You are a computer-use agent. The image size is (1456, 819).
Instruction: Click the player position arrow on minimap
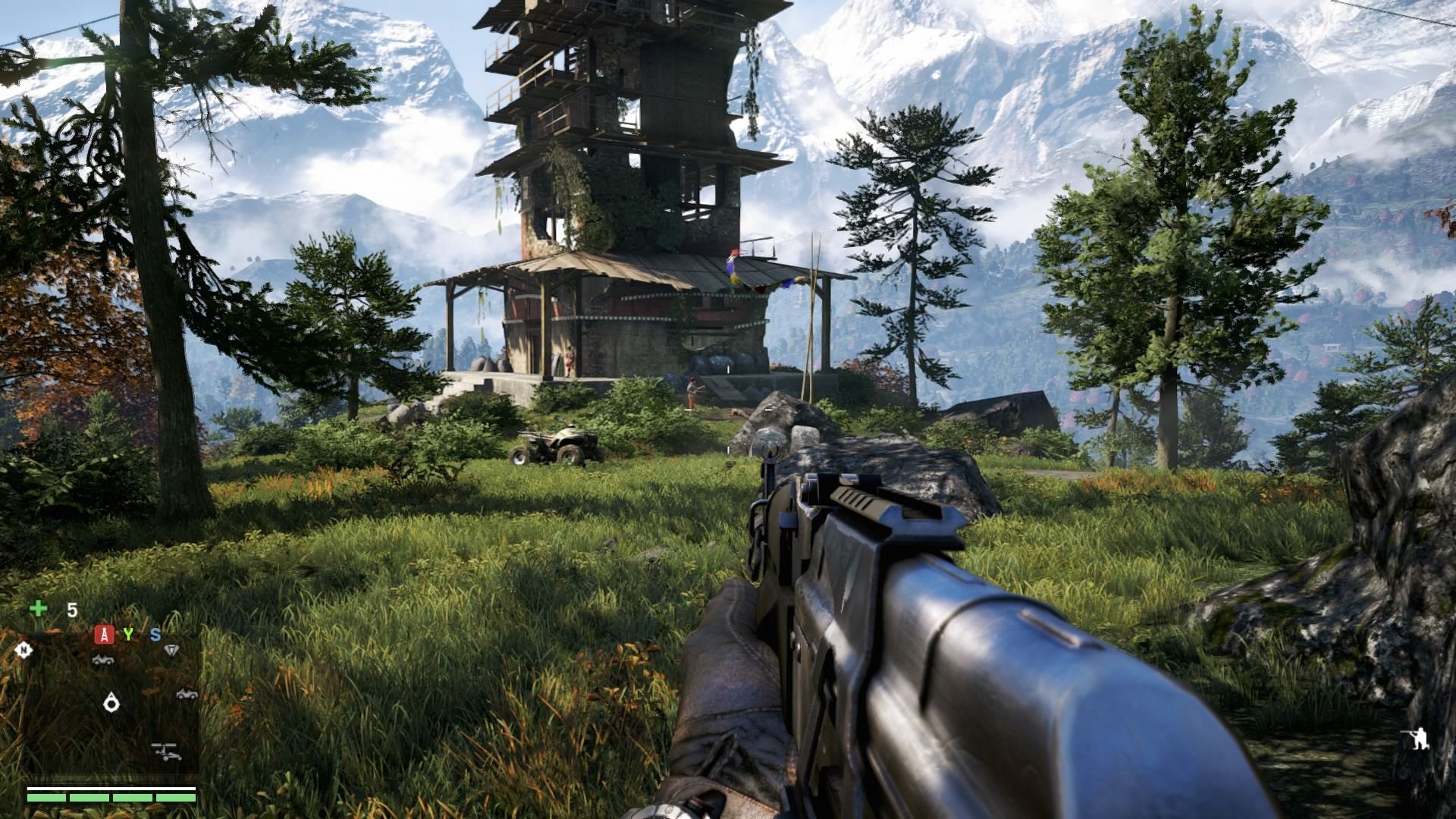point(111,703)
